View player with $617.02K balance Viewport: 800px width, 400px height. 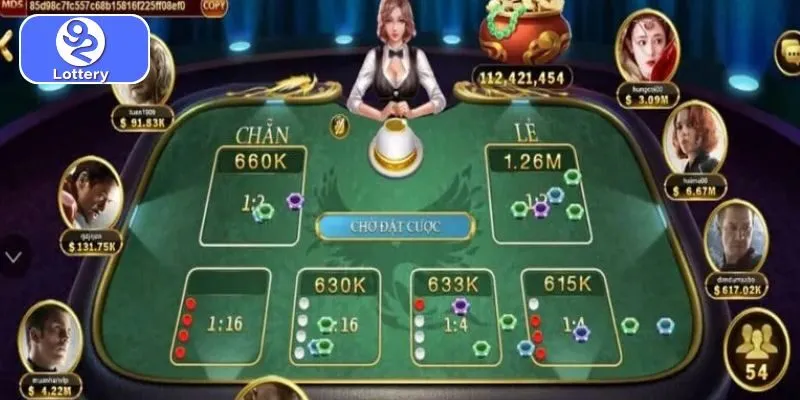click(x=735, y=240)
